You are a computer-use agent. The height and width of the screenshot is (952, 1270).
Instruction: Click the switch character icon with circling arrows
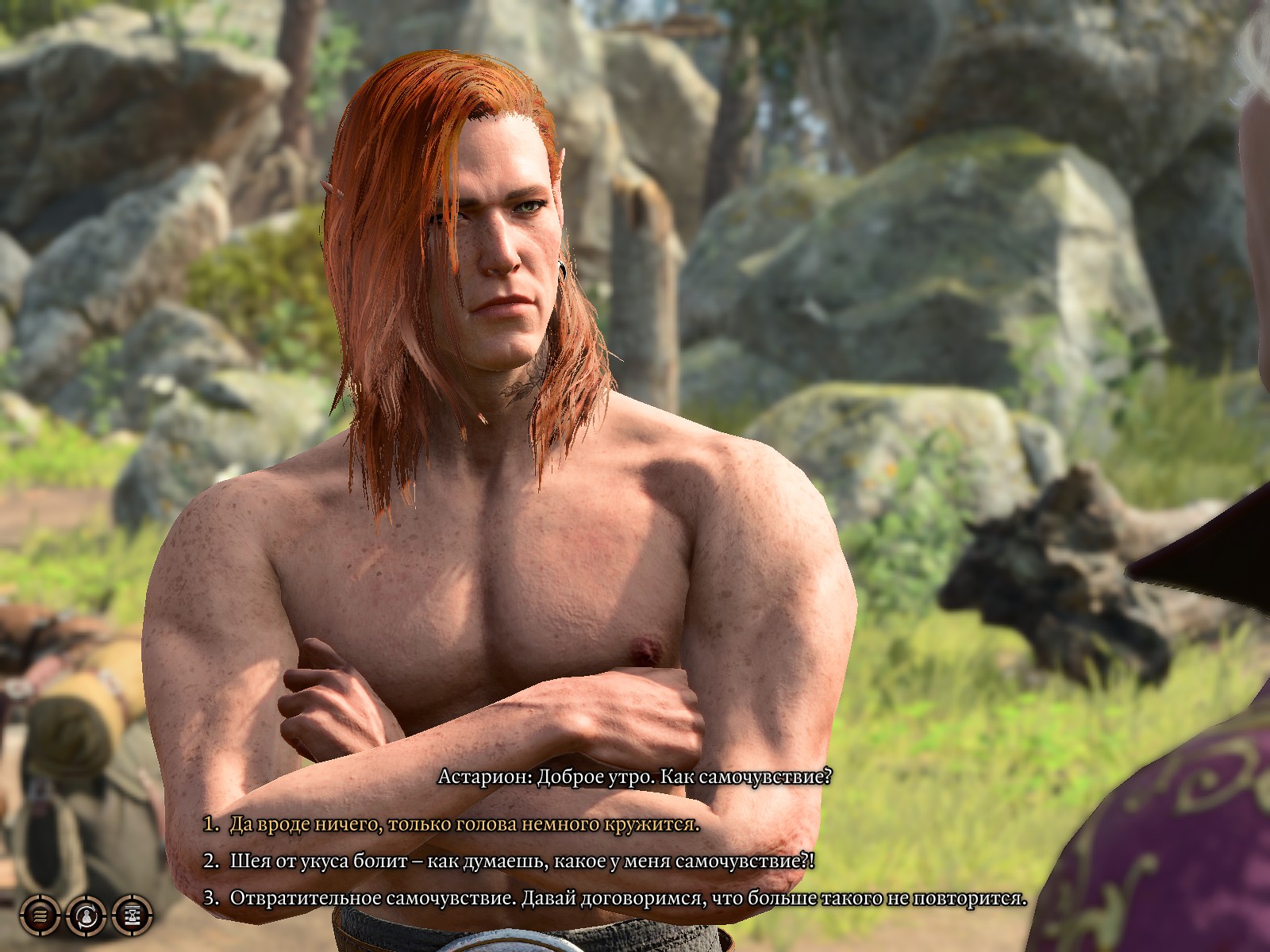86,916
